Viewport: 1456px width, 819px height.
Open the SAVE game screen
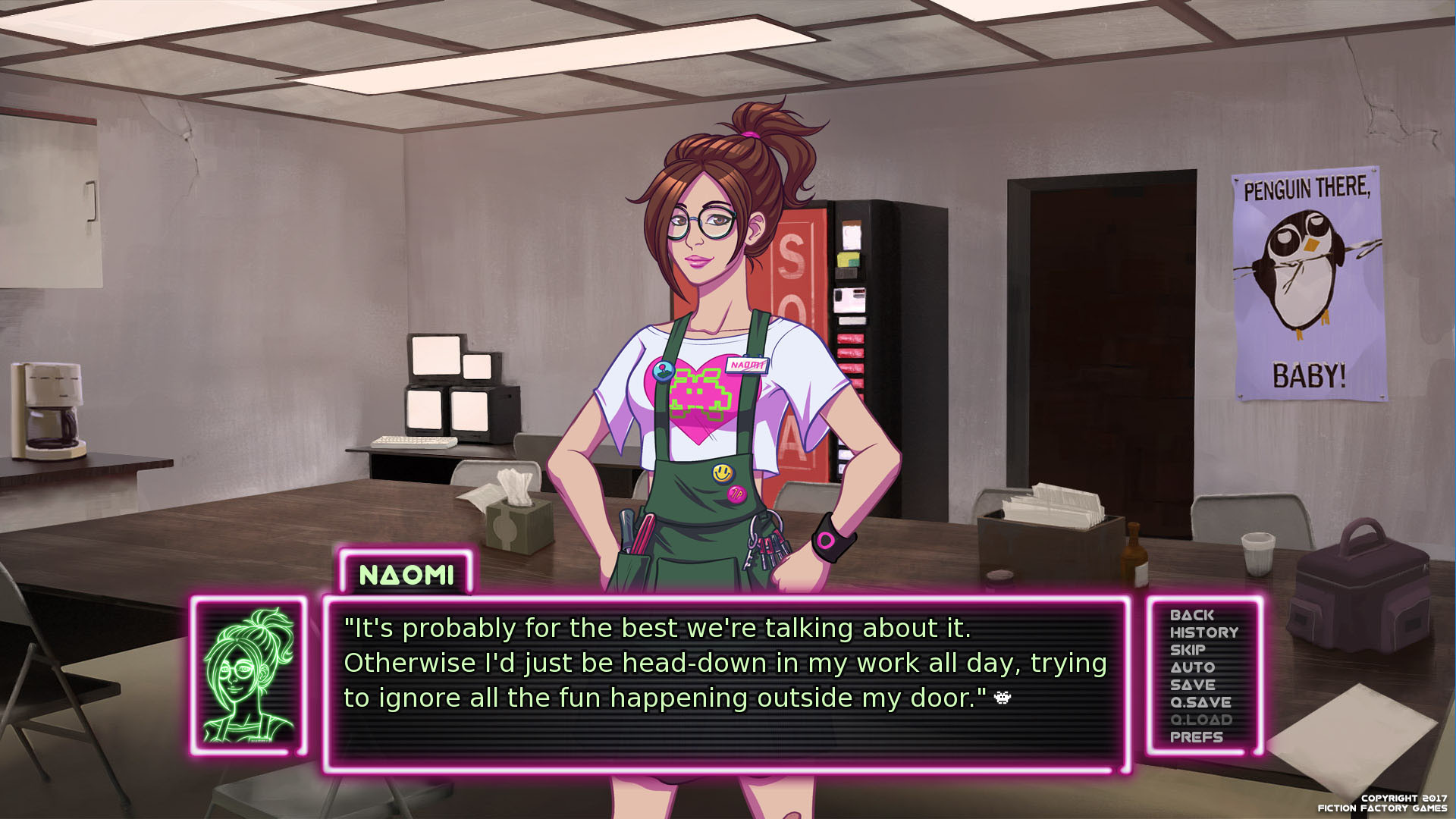point(1193,685)
